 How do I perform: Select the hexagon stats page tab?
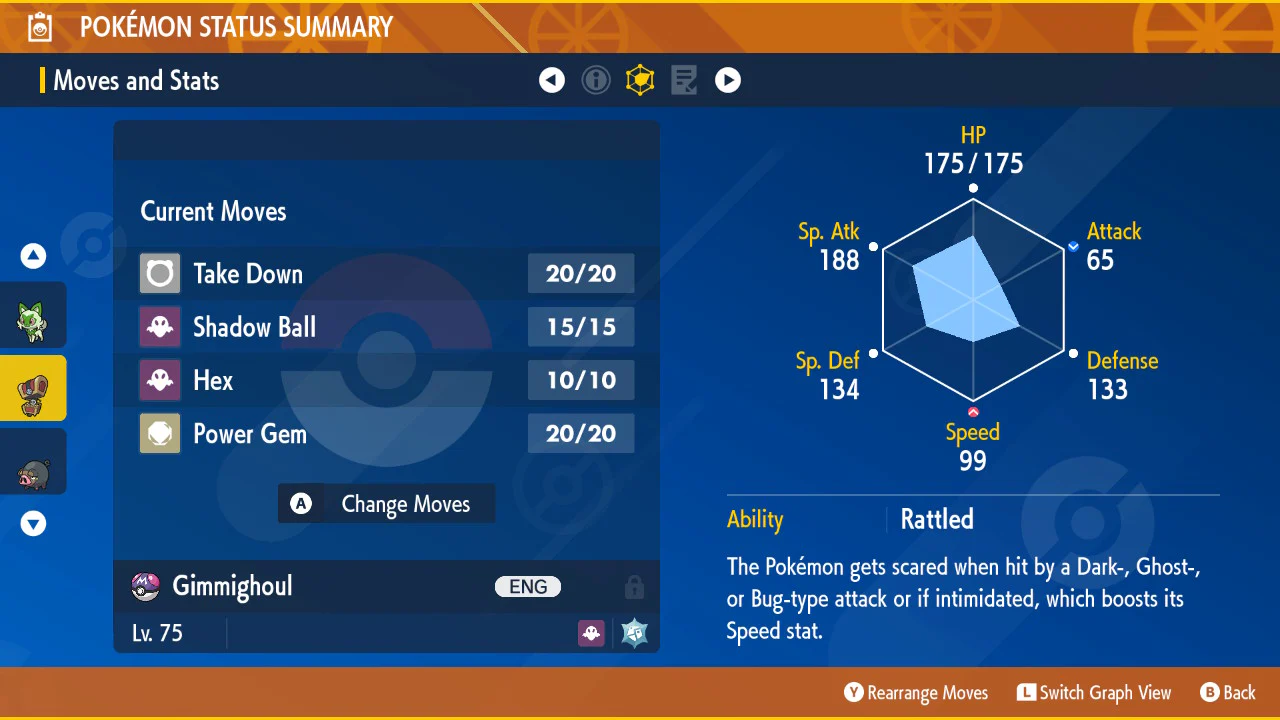pos(640,80)
